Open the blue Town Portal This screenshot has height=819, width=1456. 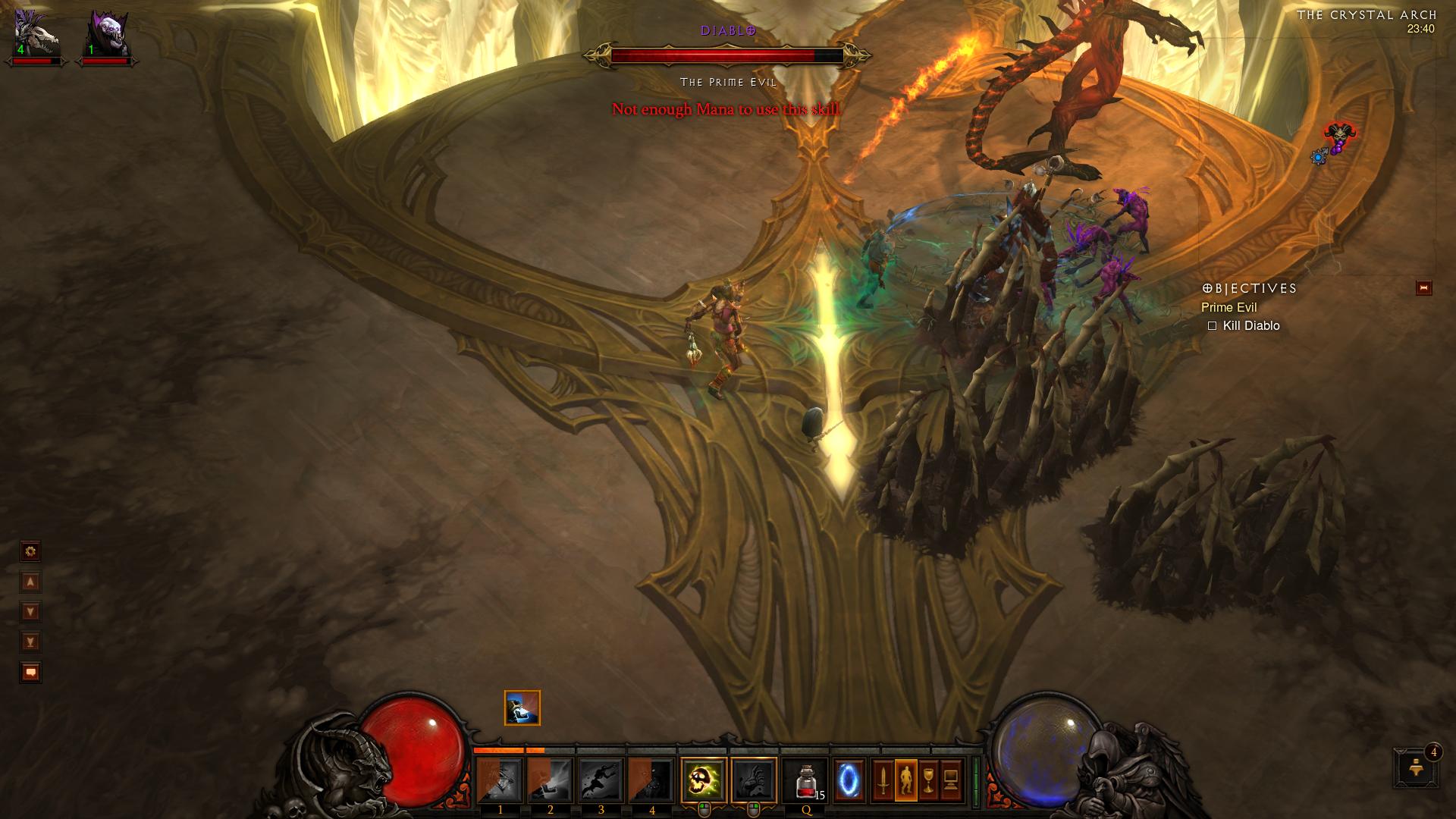(848, 780)
